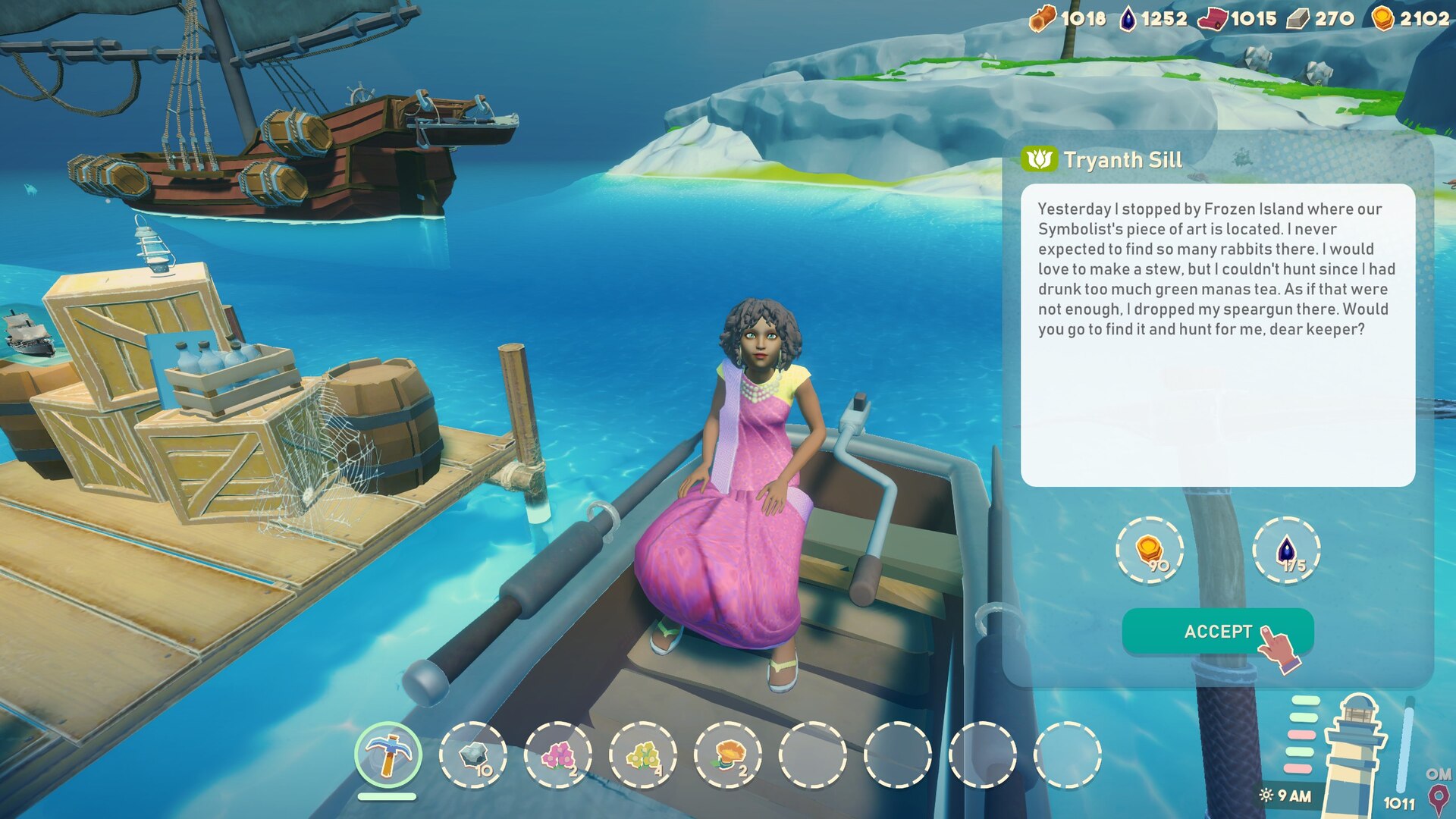Select the pink flowers hotbar slot
This screenshot has width=1456, height=819.
click(558, 755)
